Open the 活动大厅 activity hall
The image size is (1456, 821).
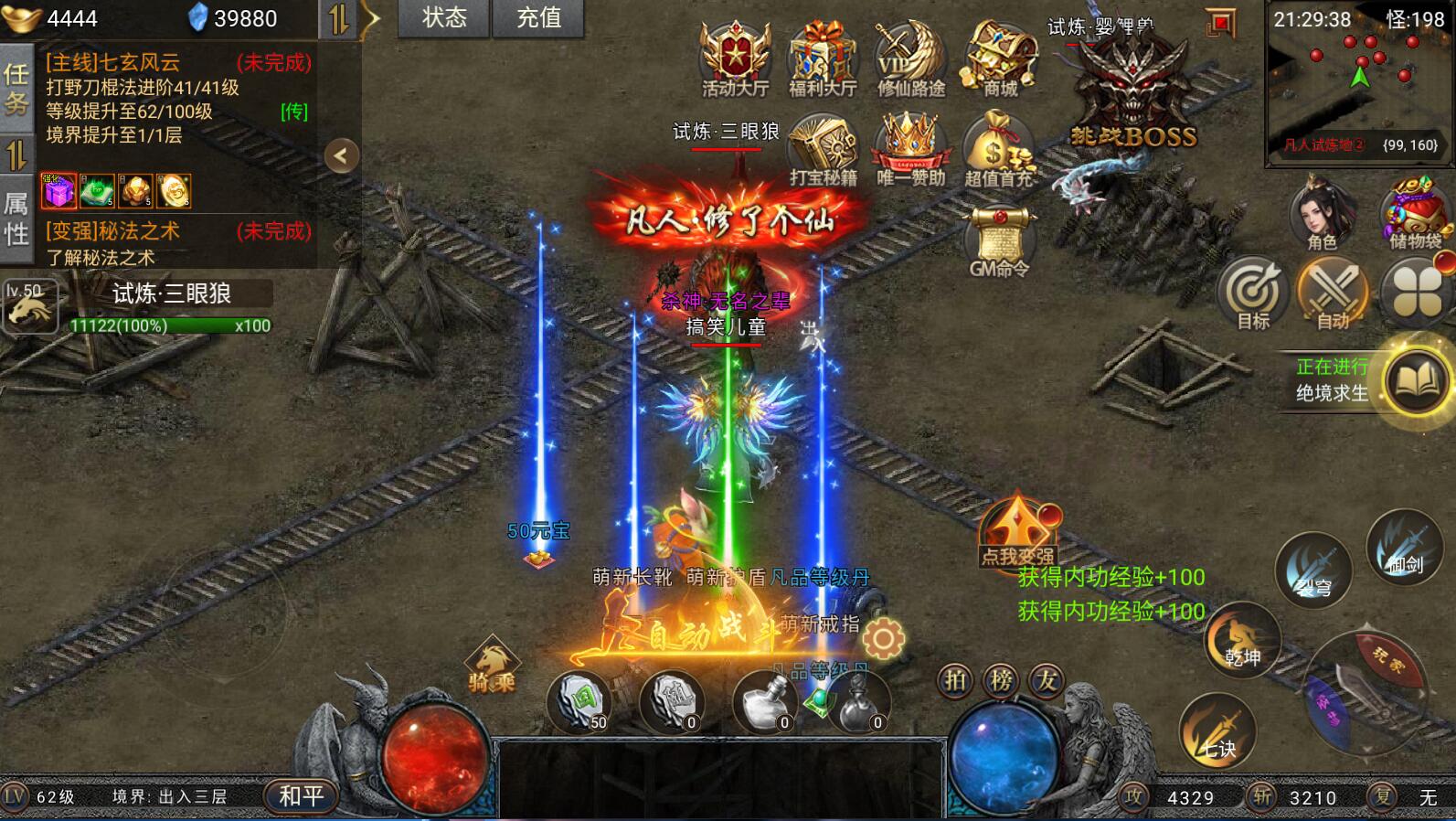735,58
